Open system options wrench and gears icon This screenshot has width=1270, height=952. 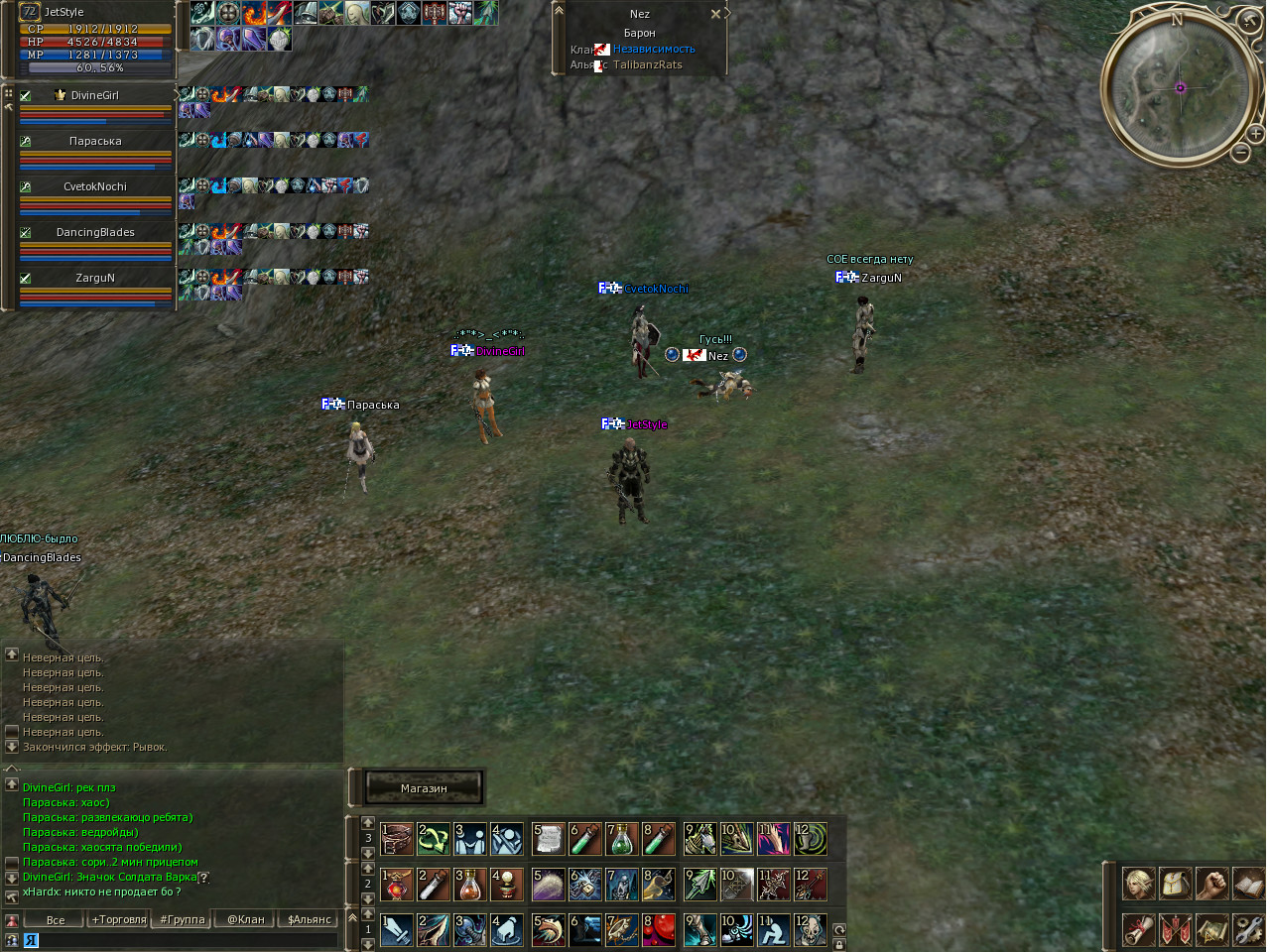pyautogui.click(x=1248, y=929)
